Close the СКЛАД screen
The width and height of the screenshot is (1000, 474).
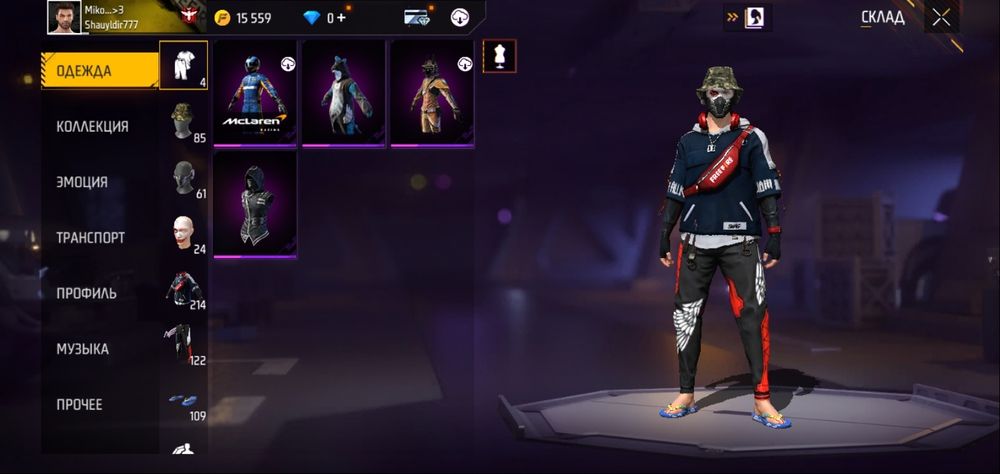click(941, 17)
